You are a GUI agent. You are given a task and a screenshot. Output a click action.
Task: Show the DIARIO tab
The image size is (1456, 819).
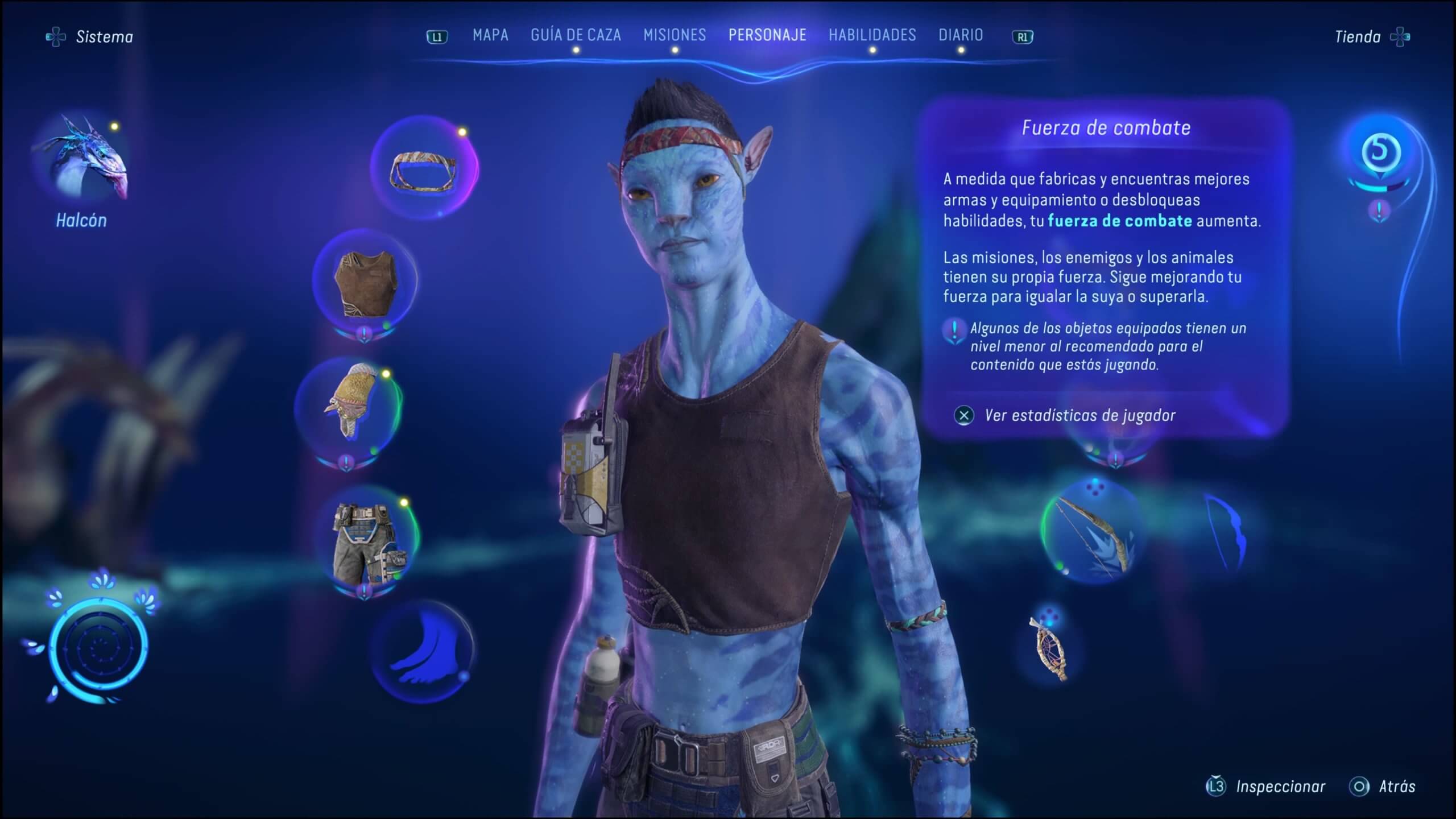coord(961,35)
